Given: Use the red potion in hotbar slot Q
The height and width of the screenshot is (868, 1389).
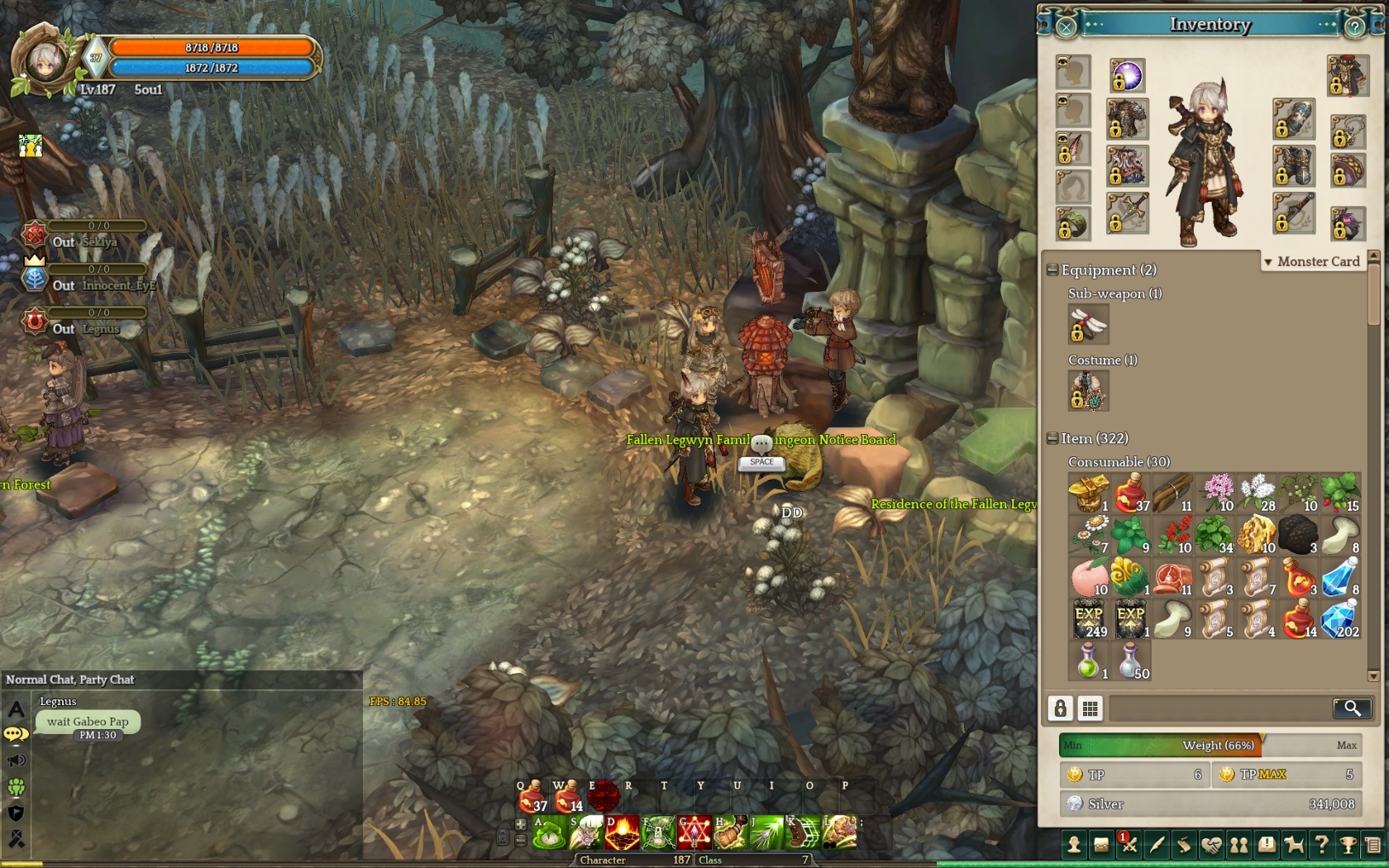Looking at the screenshot, I should 532,798.
